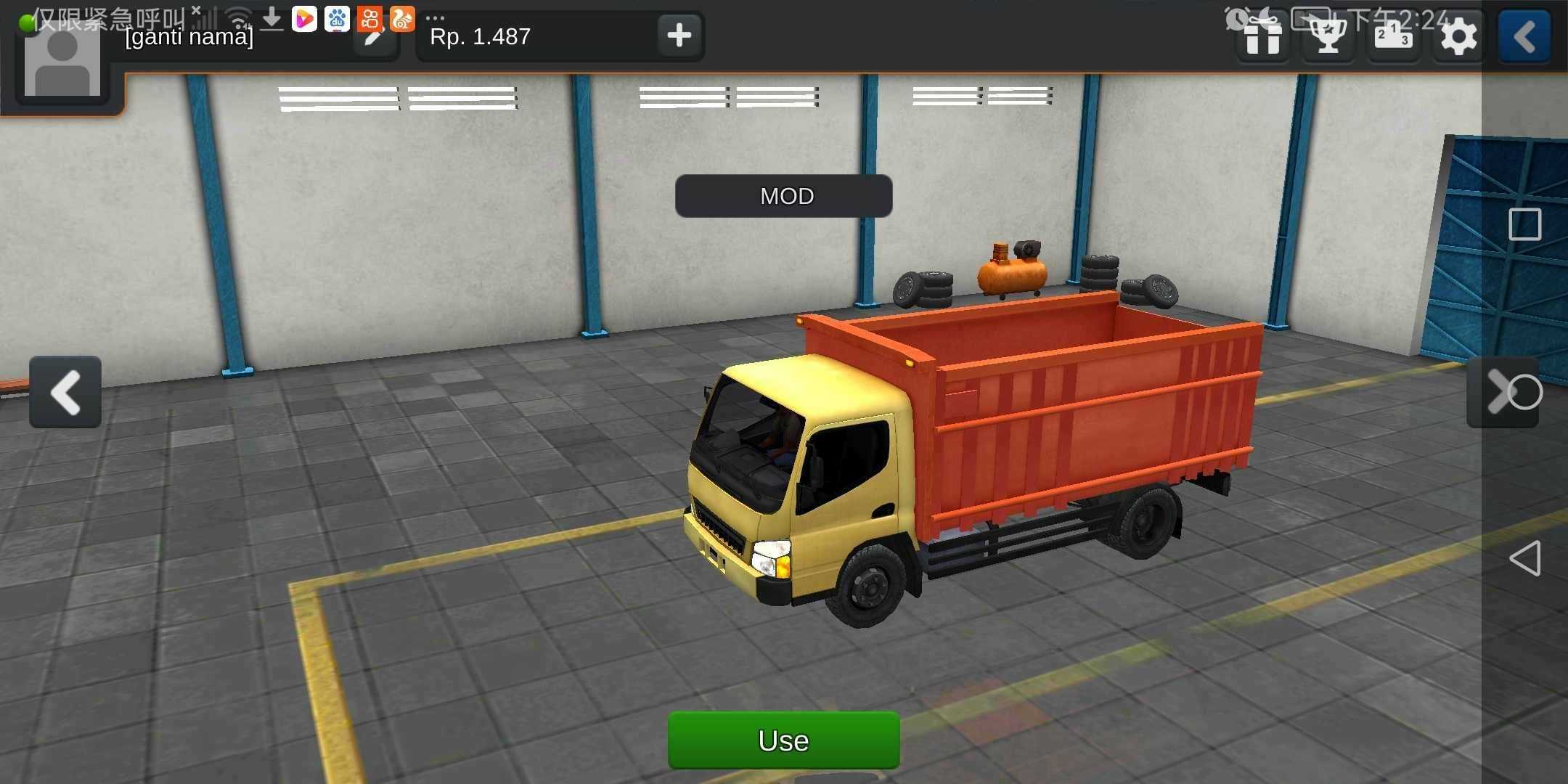Open the gear settings menu
1568x784 pixels.
[1458, 36]
